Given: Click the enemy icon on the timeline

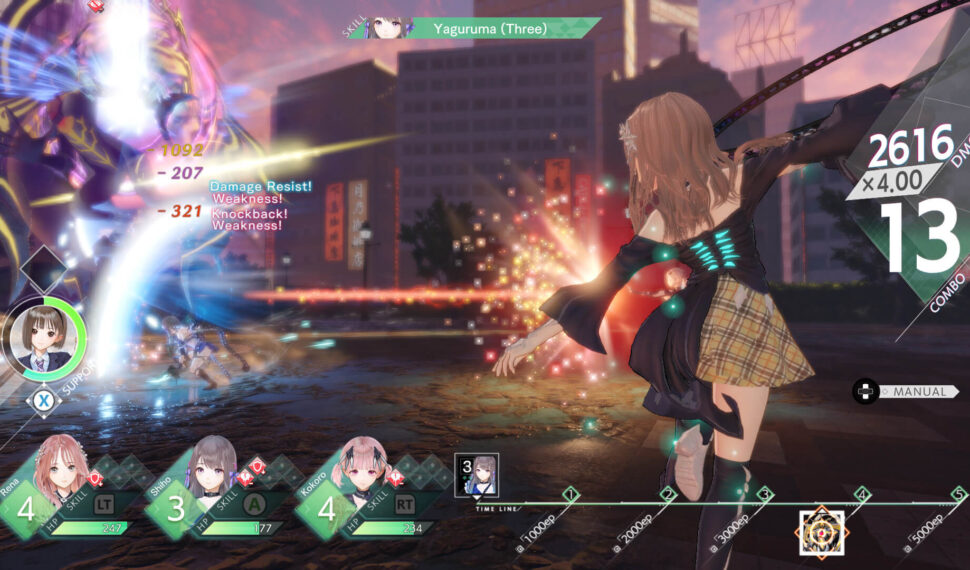Looking at the screenshot, I should tap(821, 531).
